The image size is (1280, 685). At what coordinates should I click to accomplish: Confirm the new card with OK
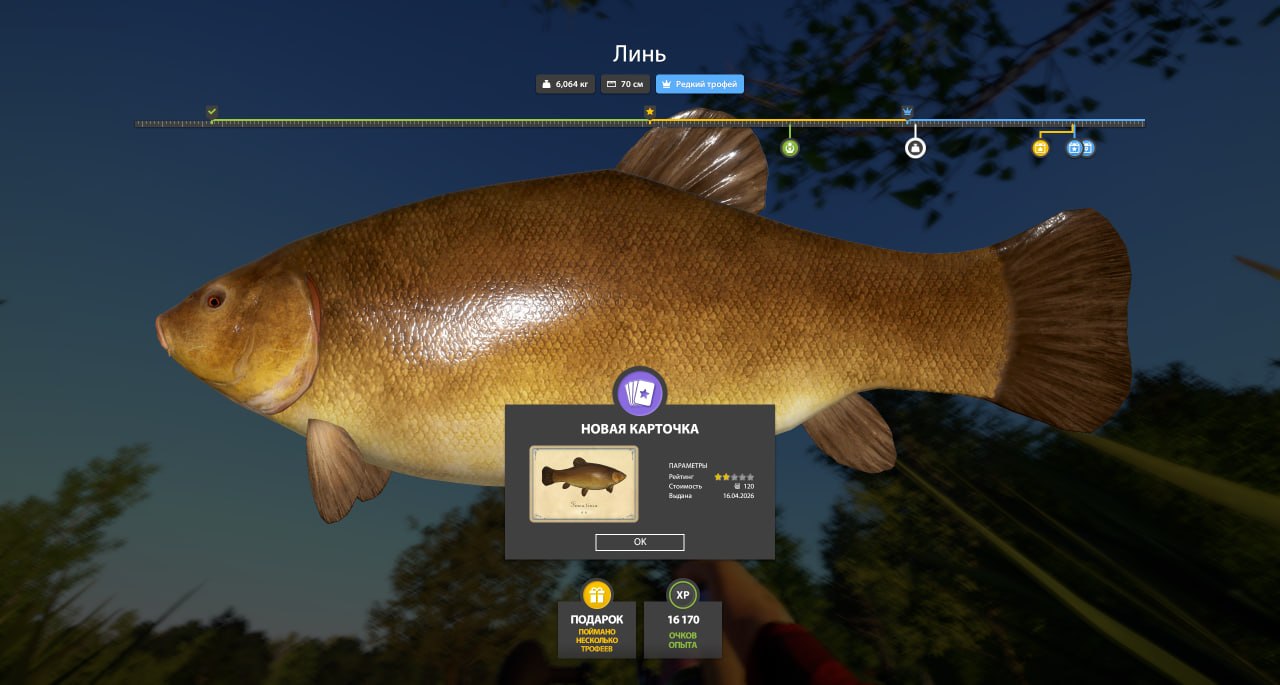pos(640,542)
